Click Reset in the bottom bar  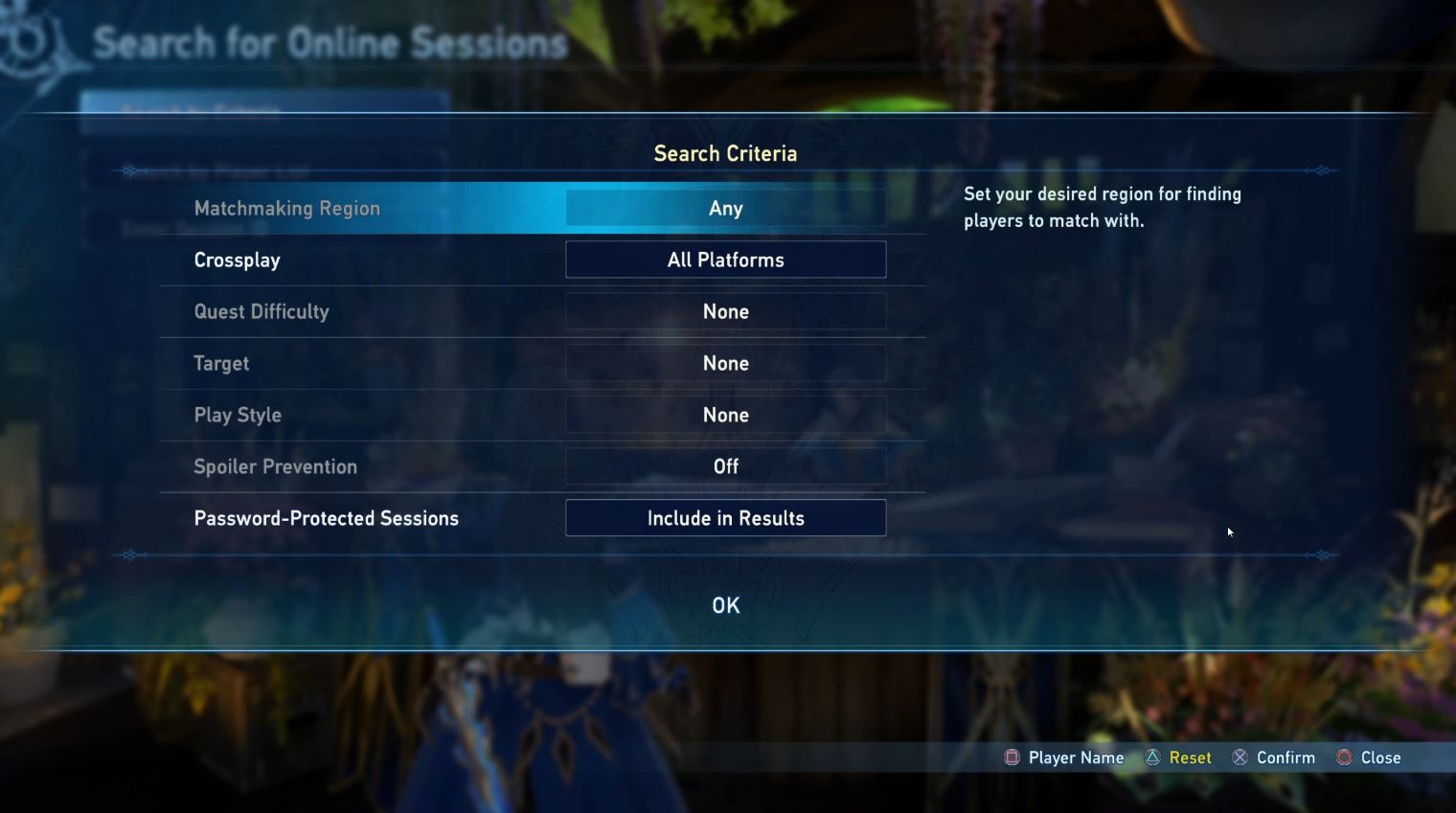click(x=1191, y=757)
